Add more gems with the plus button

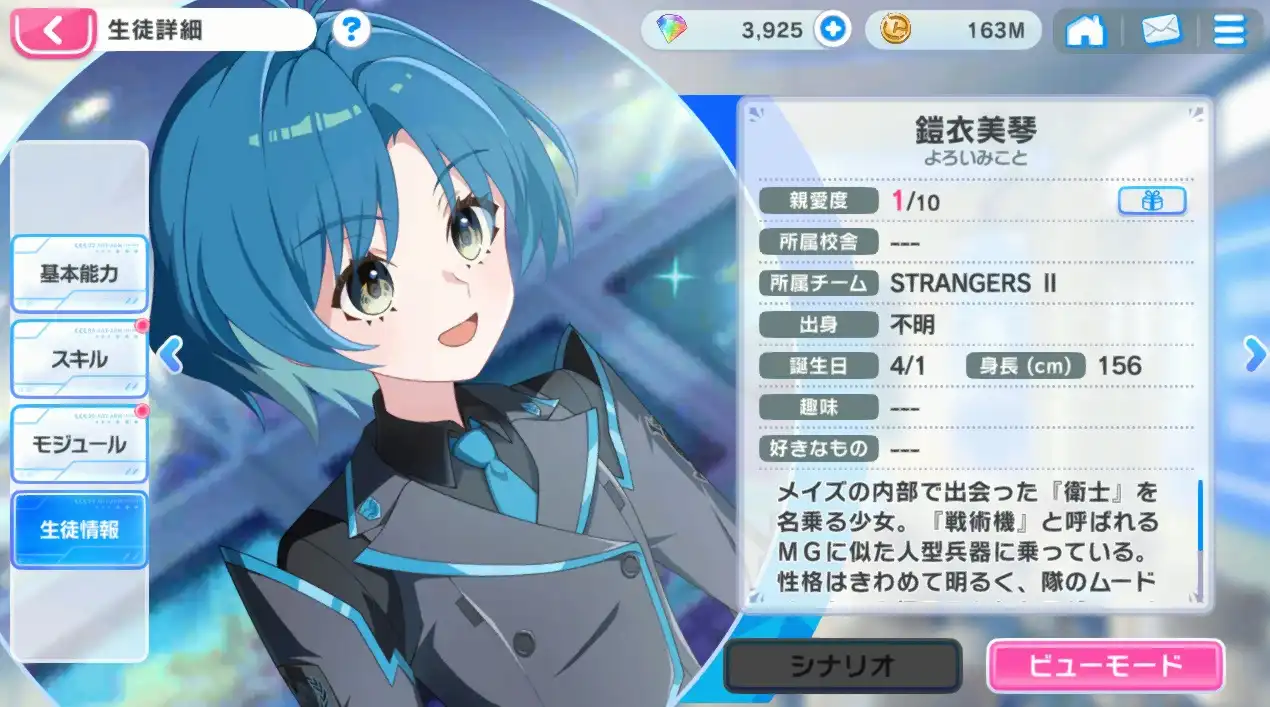point(831,30)
